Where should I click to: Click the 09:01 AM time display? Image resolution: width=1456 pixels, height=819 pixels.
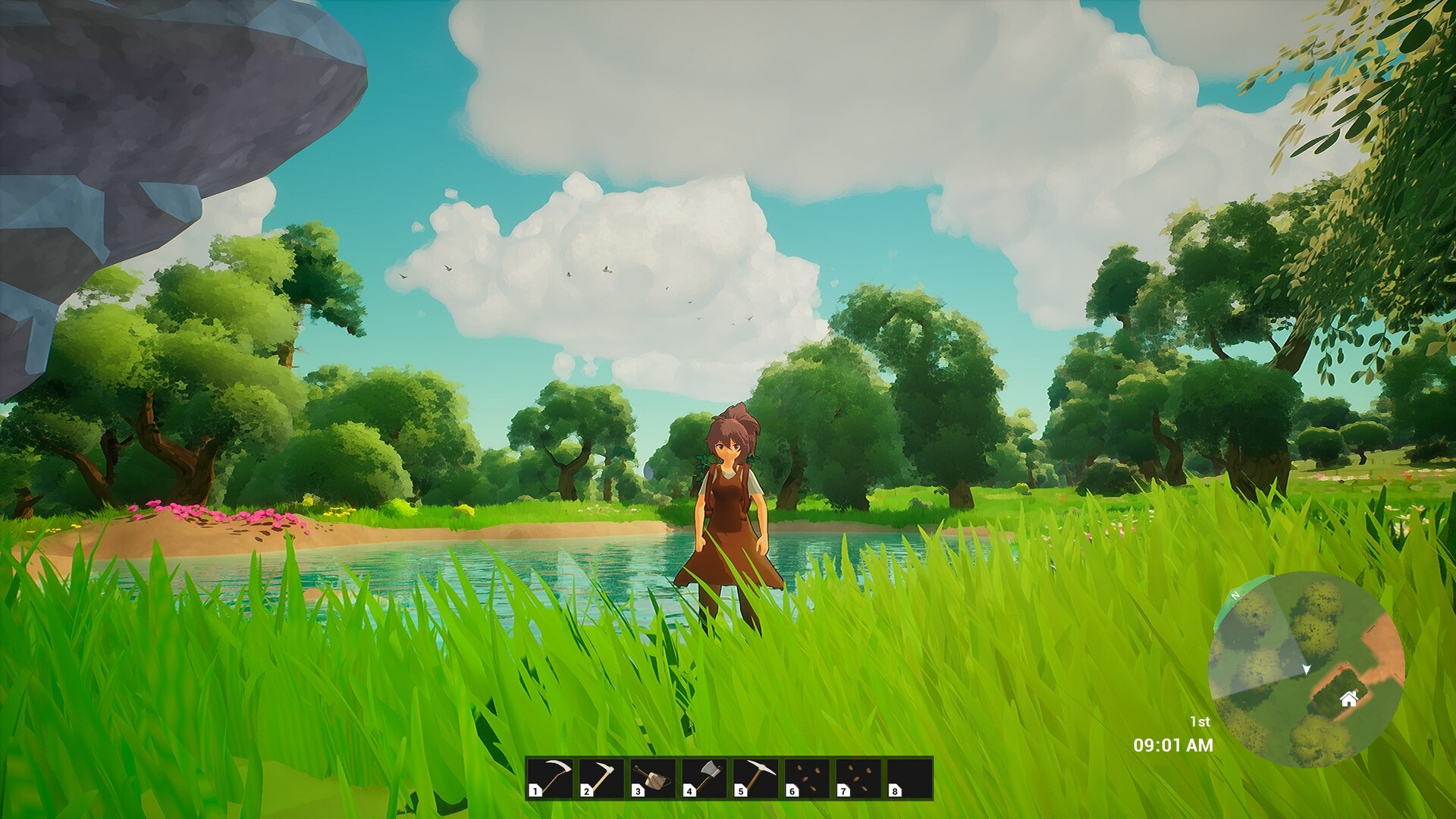coord(1172,744)
